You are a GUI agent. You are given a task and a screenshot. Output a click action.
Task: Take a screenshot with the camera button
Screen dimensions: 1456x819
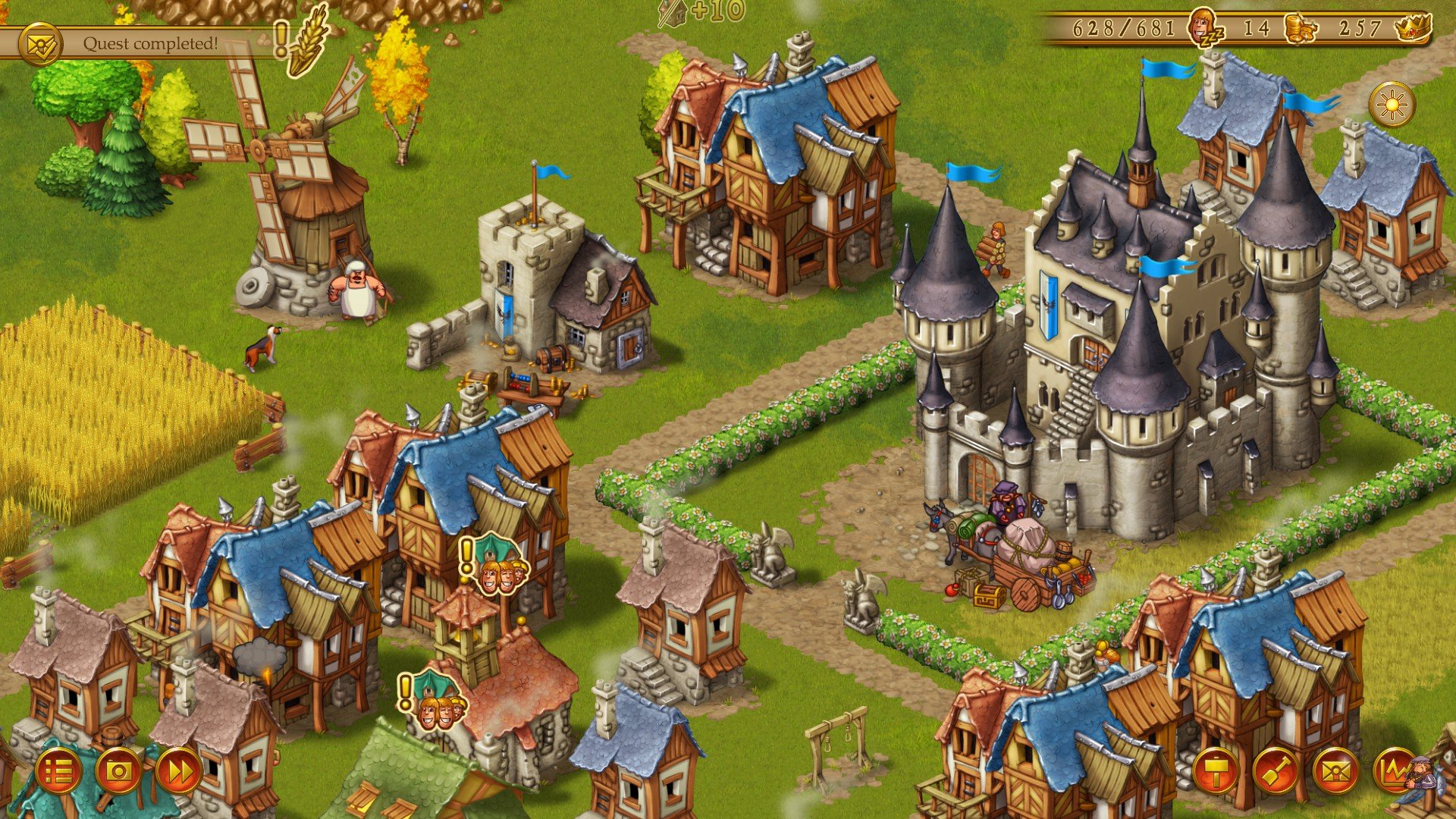coord(118,772)
